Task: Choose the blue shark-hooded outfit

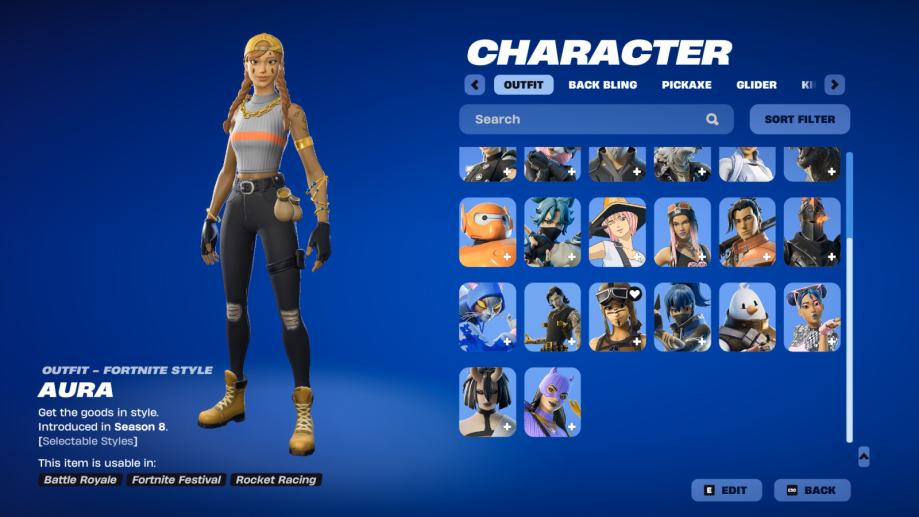Action: 488,317
